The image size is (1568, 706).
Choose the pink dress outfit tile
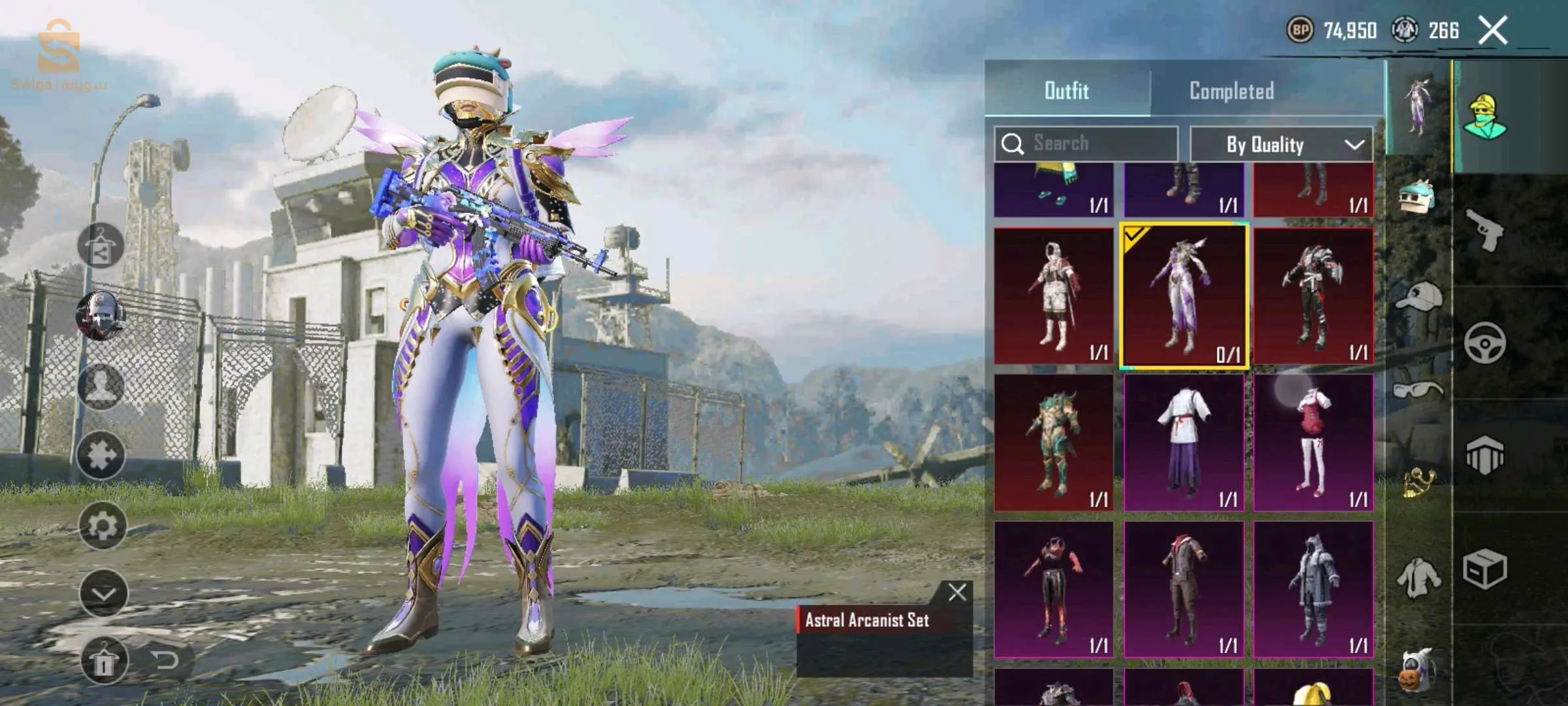coord(1313,443)
